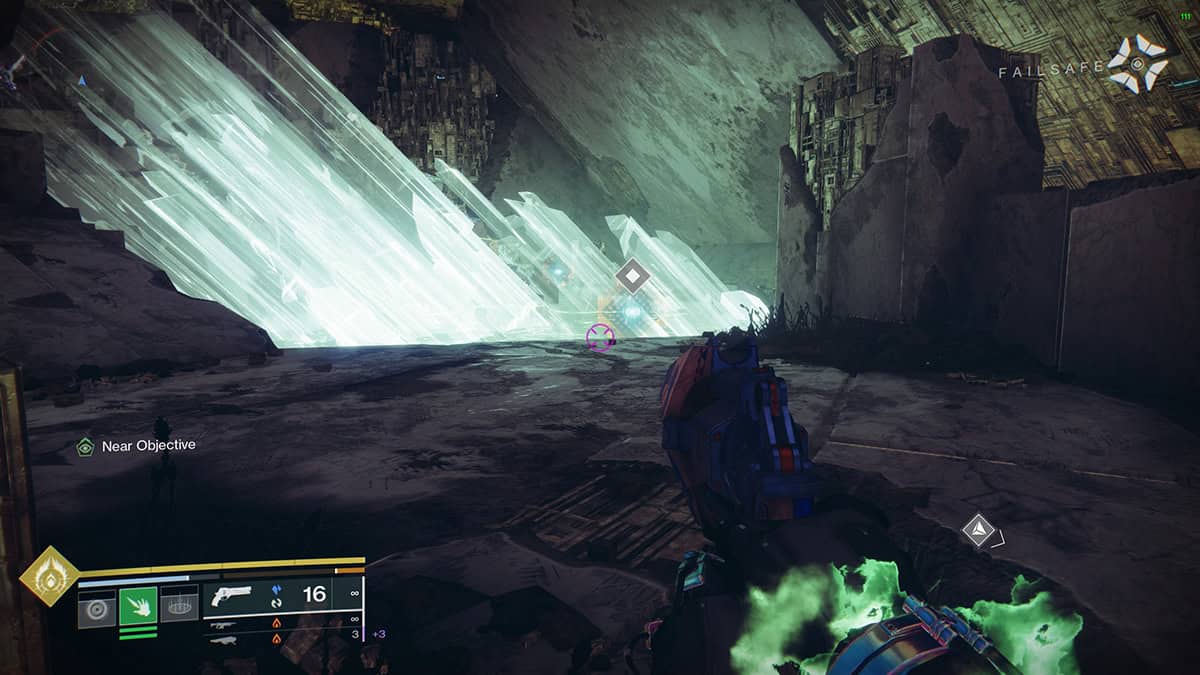
Task: Activate the grenade ability icon
Action: click(x=97, y=605)
